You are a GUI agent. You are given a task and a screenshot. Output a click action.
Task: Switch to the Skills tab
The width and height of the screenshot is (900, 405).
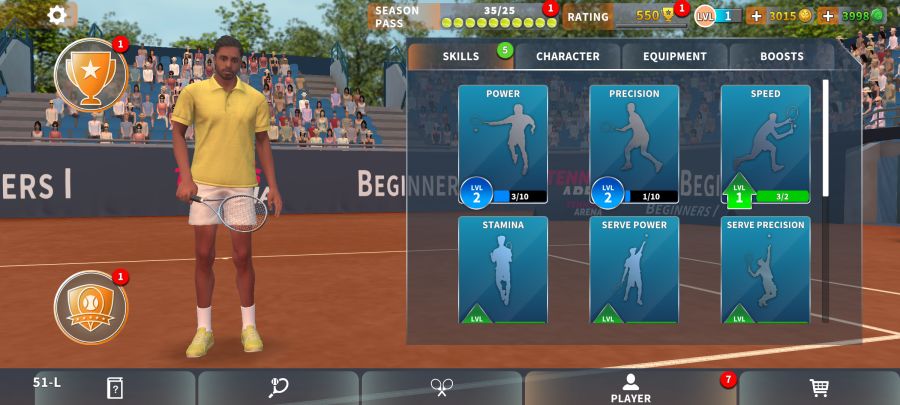(461, 56)
